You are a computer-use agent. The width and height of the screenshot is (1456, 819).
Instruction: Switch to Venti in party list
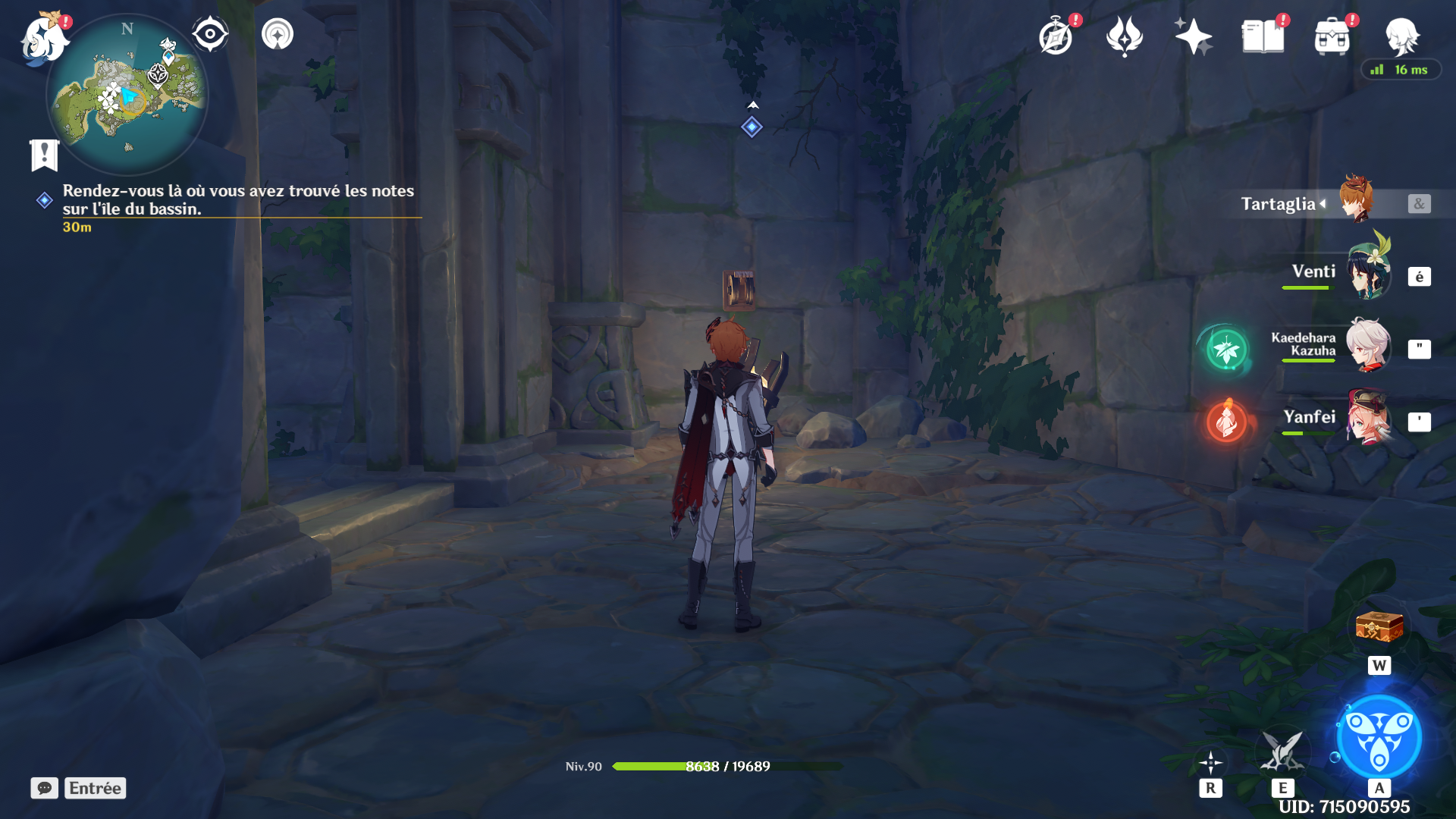[1367, 274]
